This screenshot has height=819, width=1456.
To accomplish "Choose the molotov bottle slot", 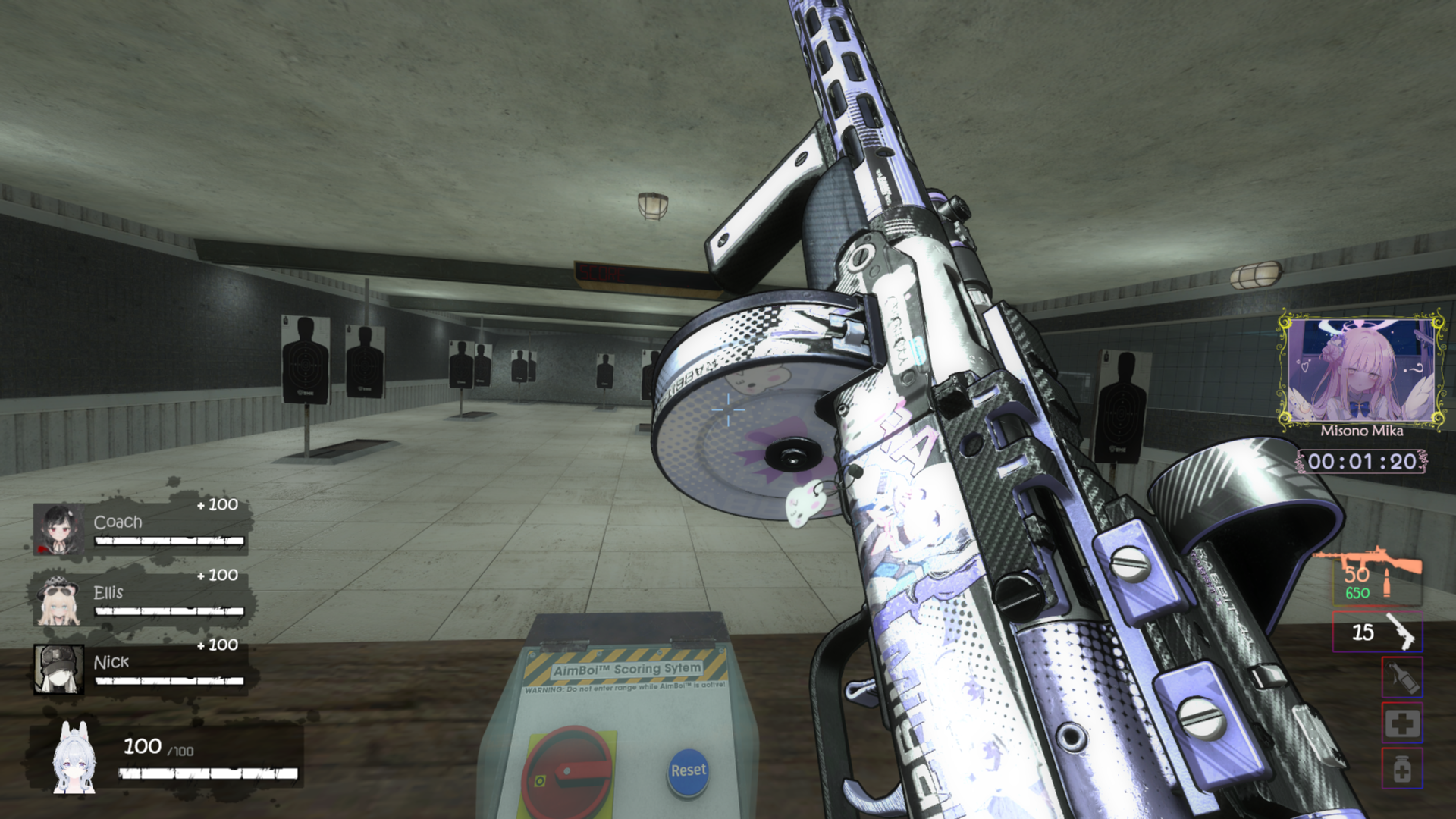I will 1402,677.
